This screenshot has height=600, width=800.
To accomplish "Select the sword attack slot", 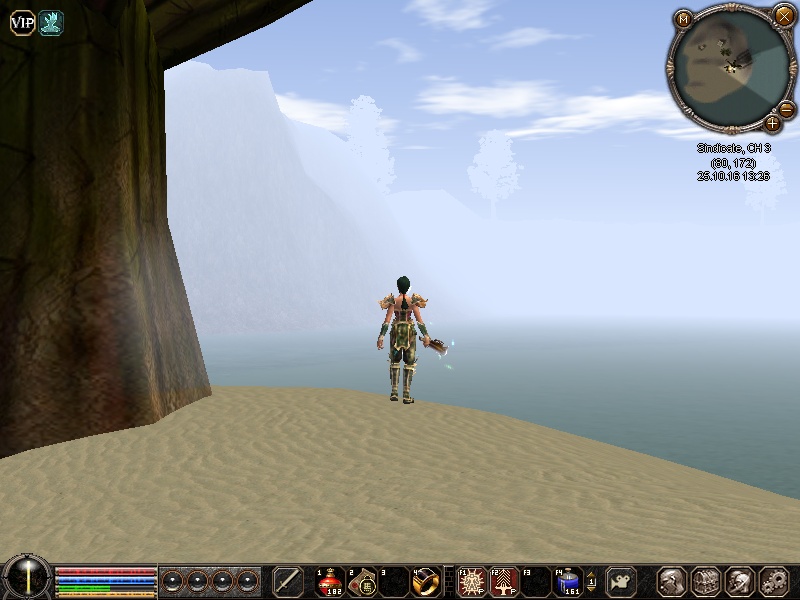I will tap(288, 581).
